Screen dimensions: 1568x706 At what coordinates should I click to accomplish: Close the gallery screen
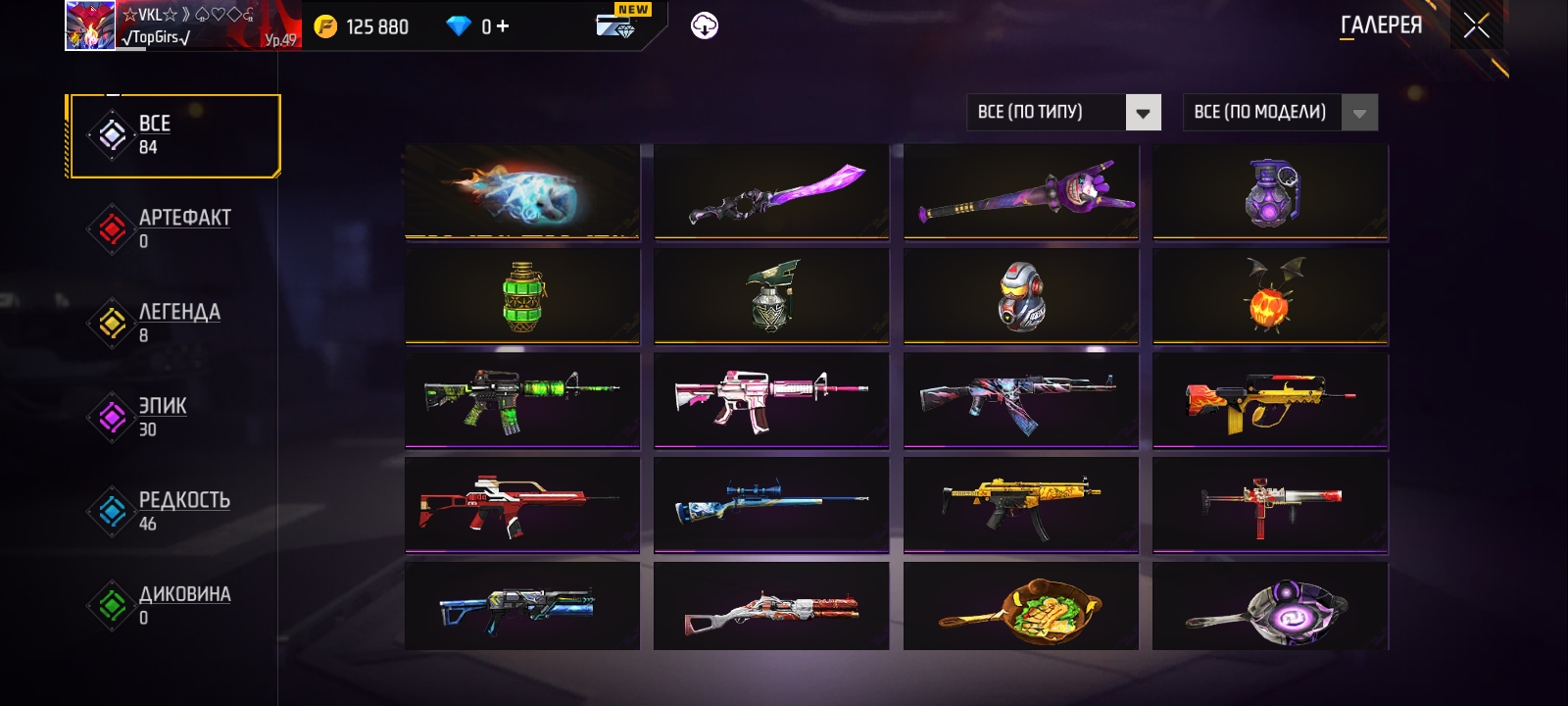click(x=1476, y=26)
